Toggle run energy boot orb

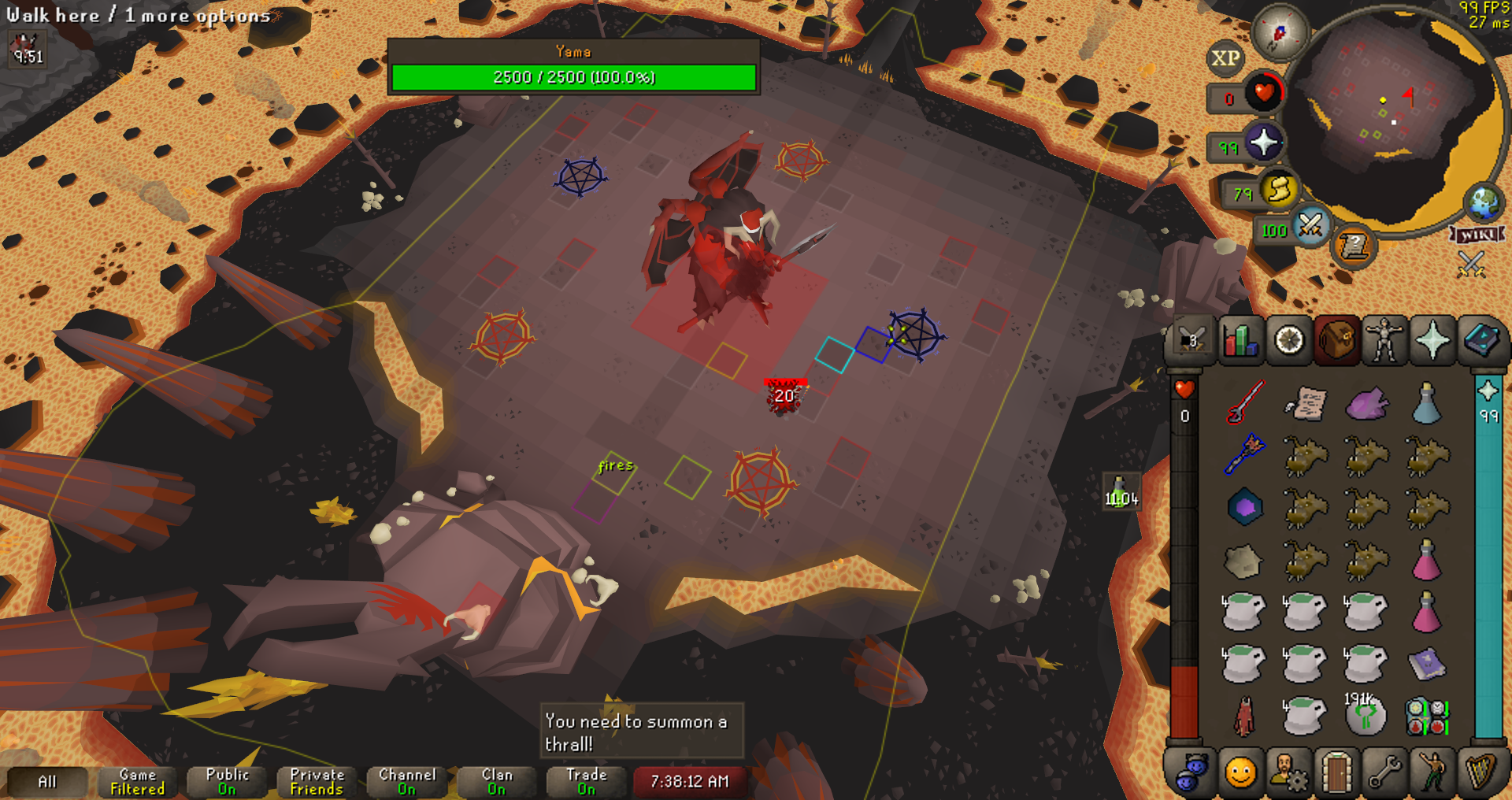[x=1279, y=190]
